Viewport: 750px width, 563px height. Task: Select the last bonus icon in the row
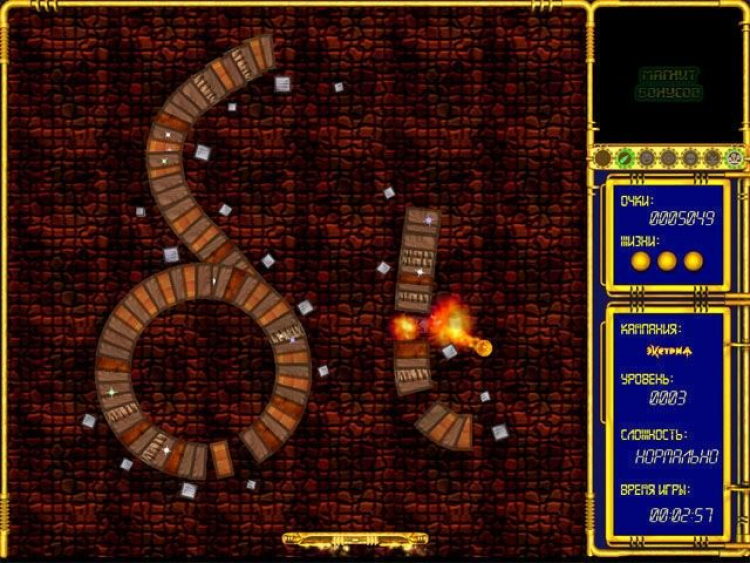click(735, 158)
